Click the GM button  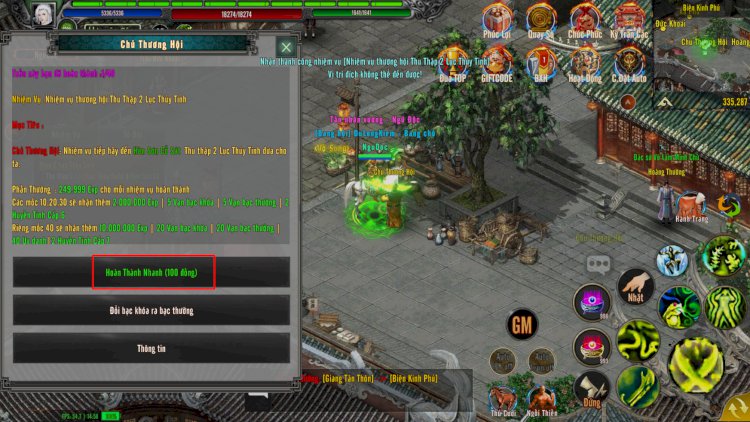tap(521, 324)
